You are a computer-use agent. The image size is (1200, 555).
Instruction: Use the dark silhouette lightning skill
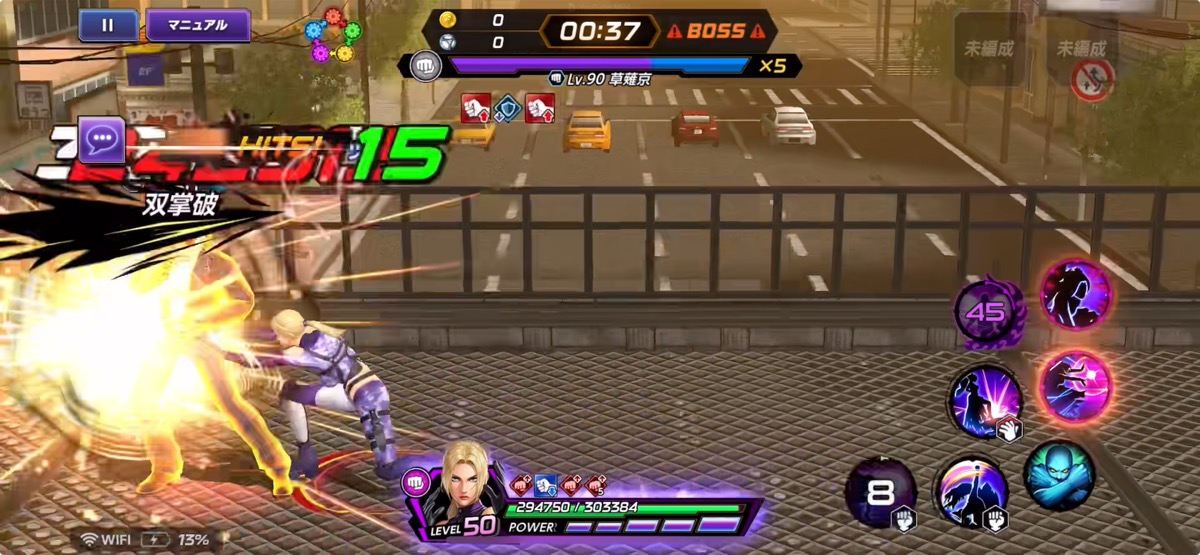tap(1076, 294)
